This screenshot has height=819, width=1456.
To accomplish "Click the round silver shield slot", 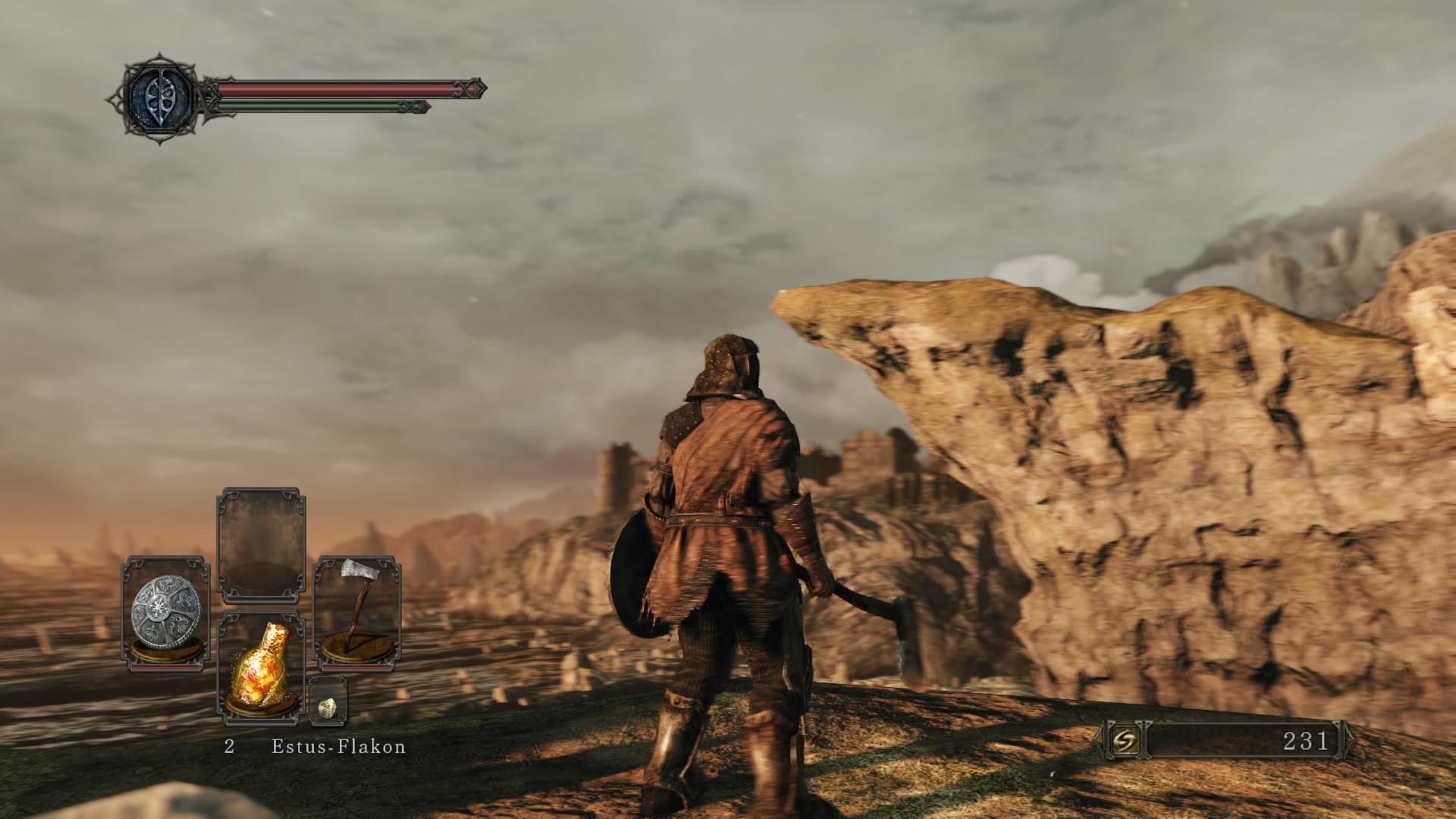I will click(166, 614).
